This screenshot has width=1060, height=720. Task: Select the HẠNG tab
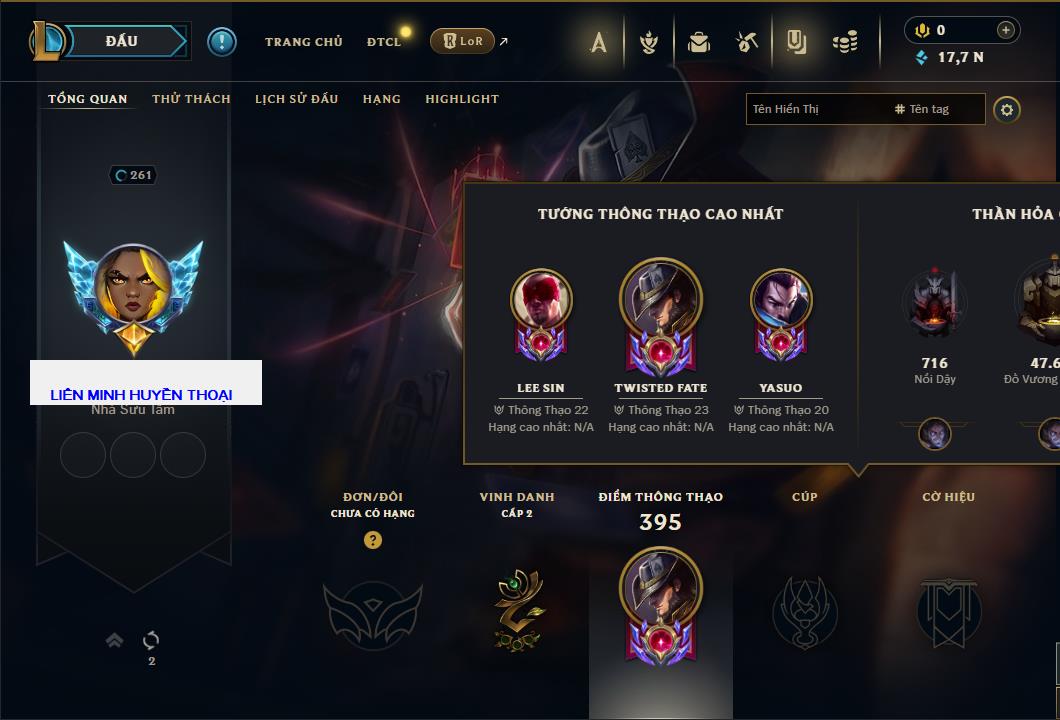point(381,99)
